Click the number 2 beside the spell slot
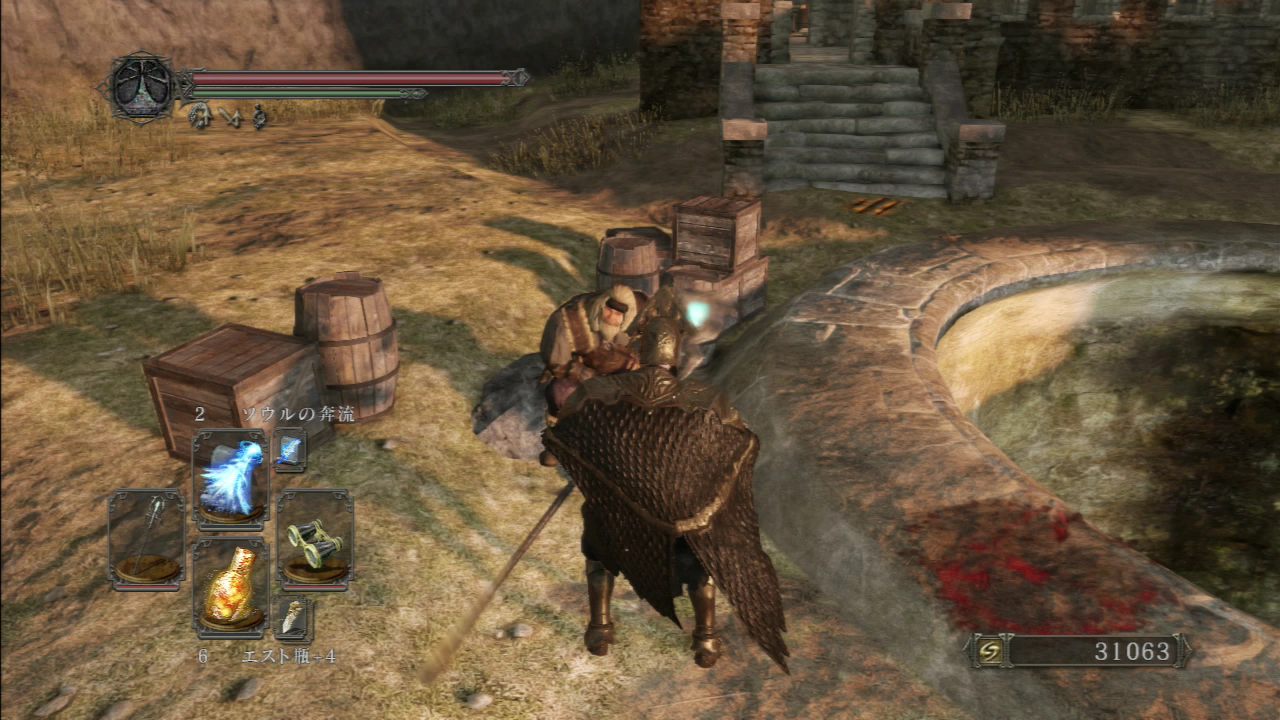The width and height of the screenshot is (1280, 720). coord(201,411)
